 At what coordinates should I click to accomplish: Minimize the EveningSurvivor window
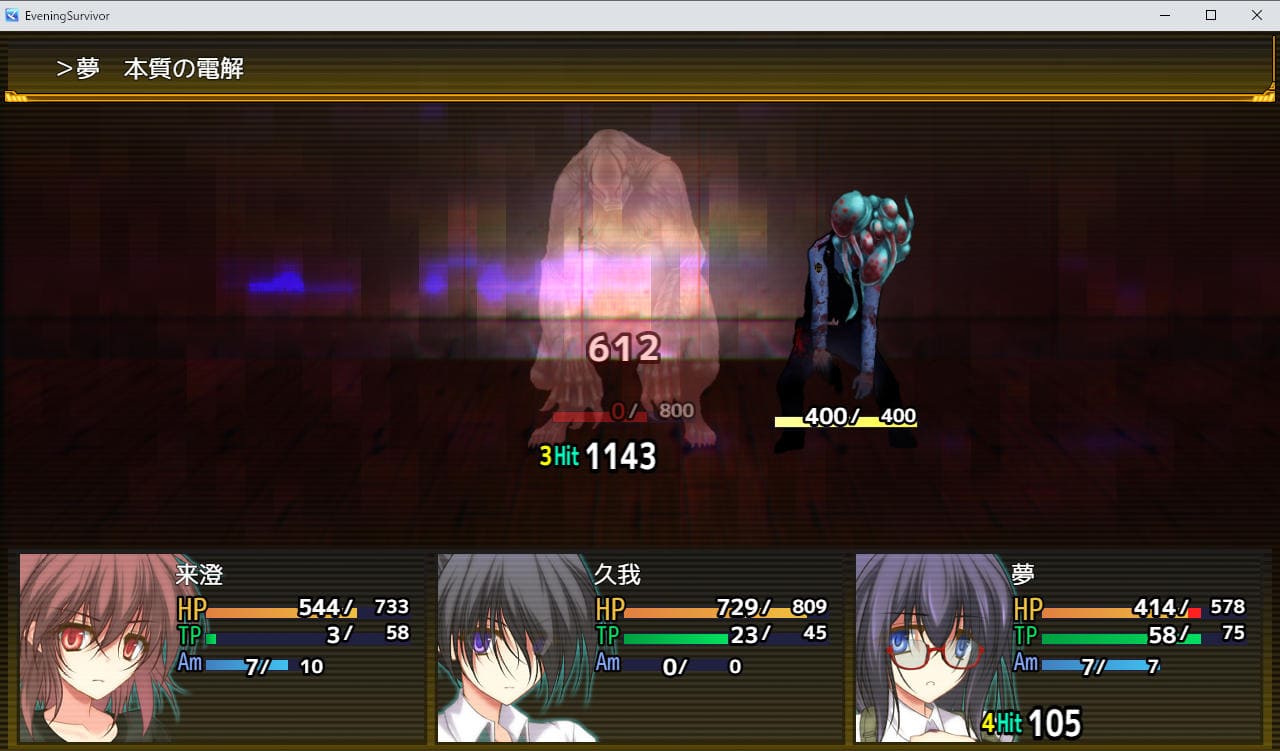click(1165, 15)
